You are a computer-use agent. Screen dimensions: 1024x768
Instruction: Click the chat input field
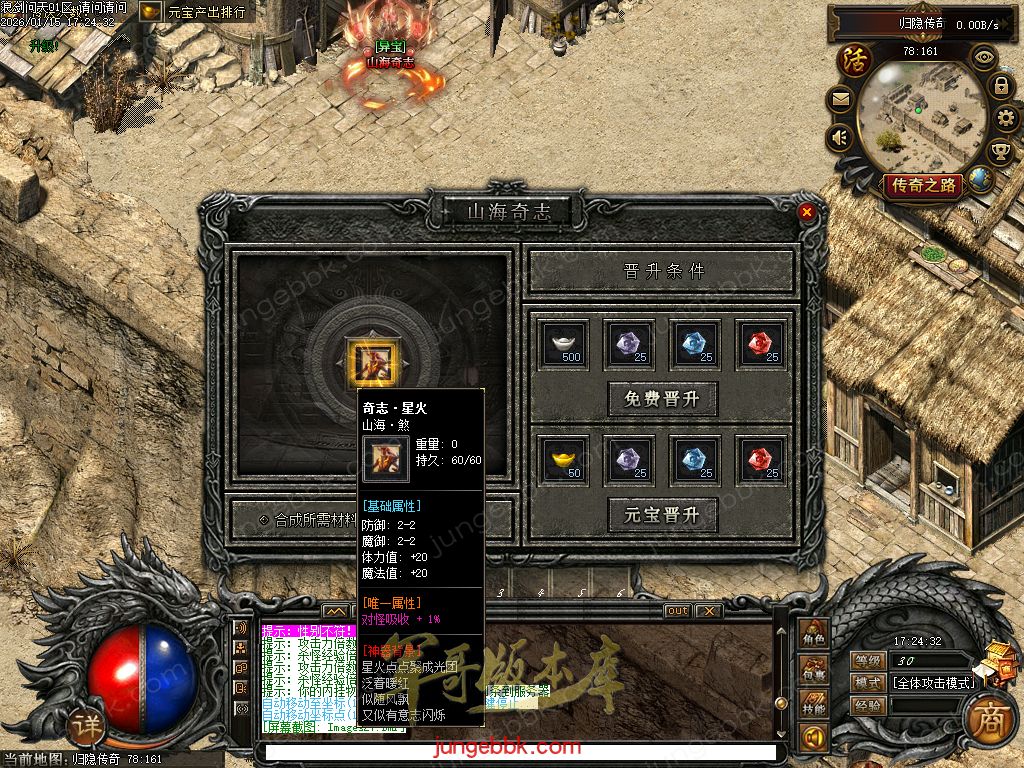pos(520,752)
